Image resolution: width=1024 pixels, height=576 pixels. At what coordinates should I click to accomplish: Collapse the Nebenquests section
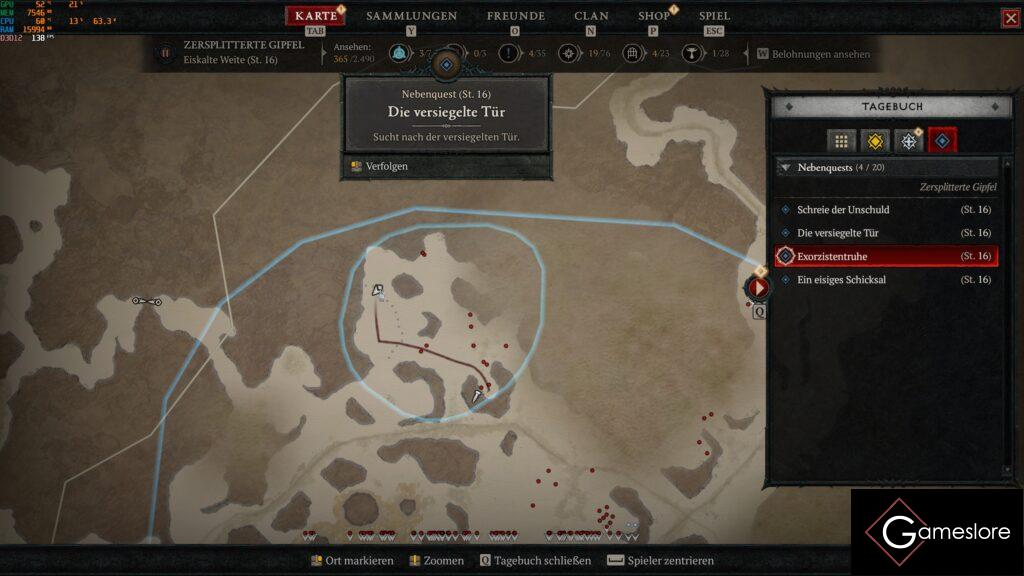coord(785,168)
